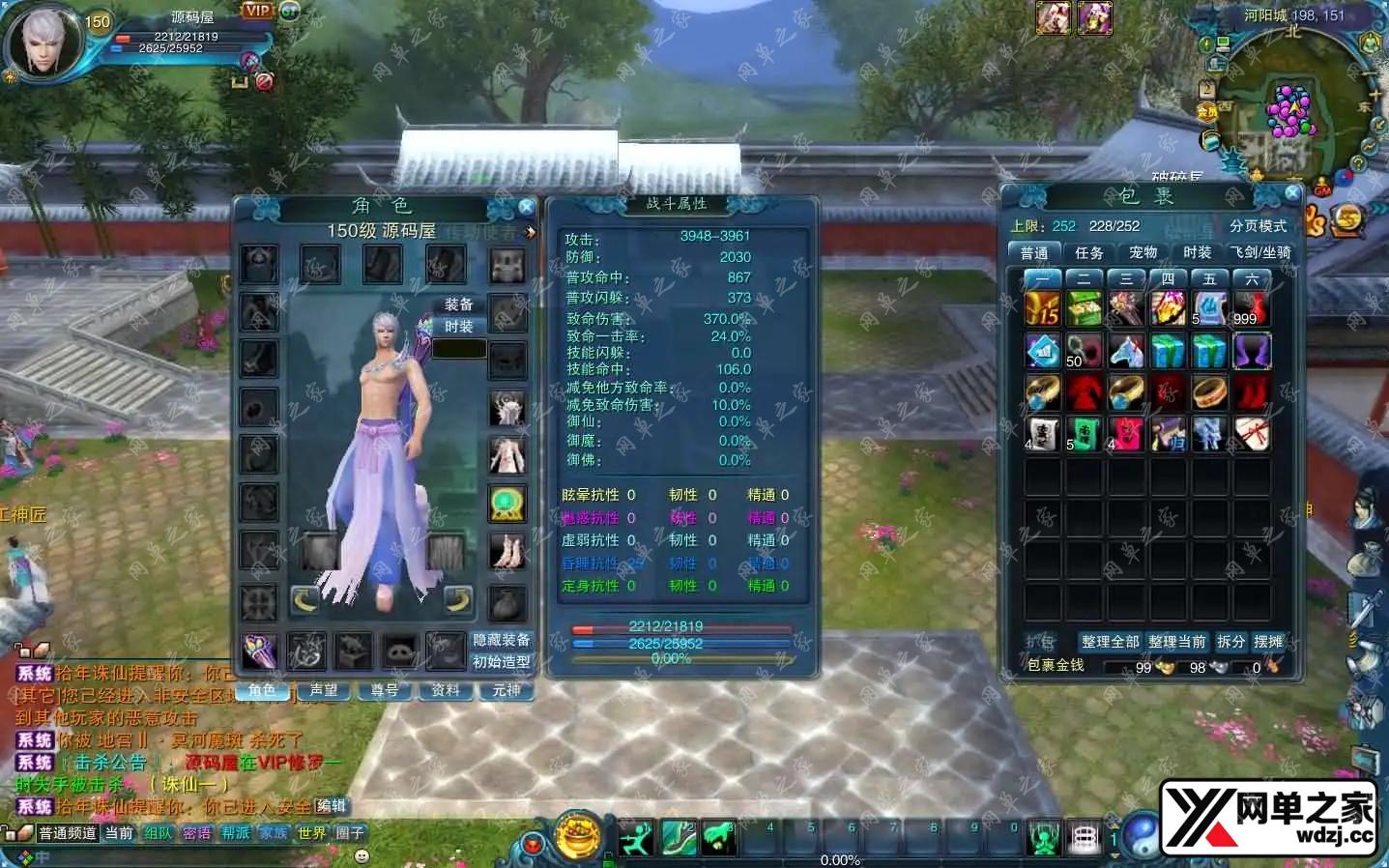
Task: Toggle 分页模式 paging mode
Action: coord(1258,226)
